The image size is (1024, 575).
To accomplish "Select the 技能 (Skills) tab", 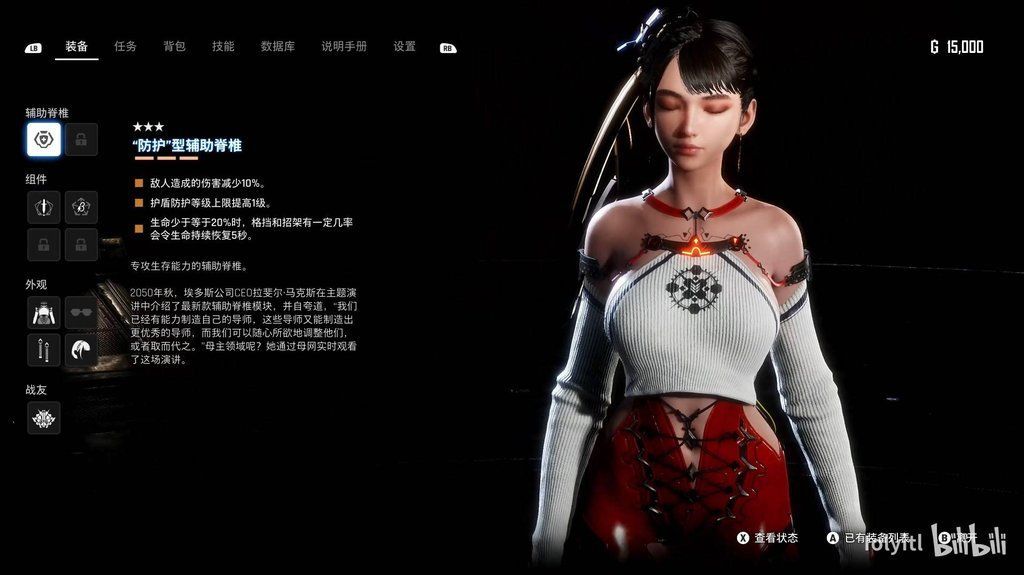I will (x=223, y=46).
